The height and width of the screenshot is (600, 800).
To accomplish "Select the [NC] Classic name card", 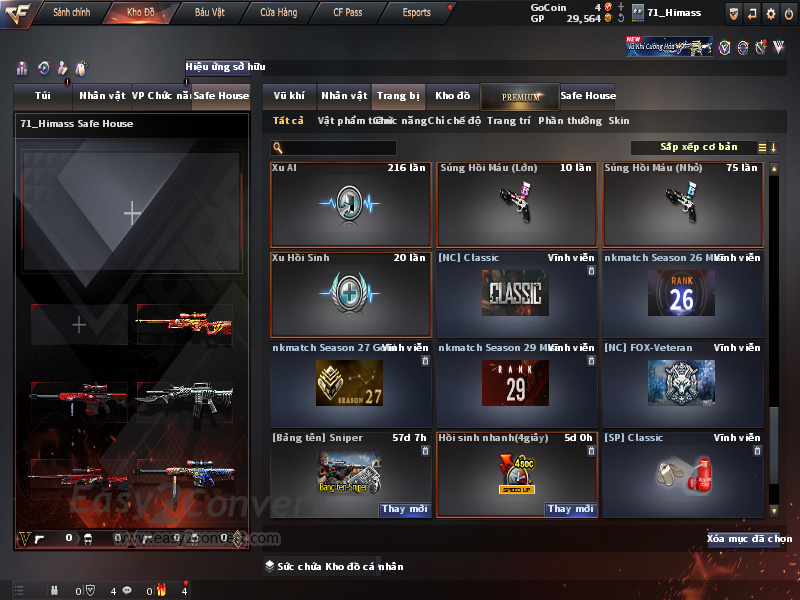I will click(x=516, y=294).
